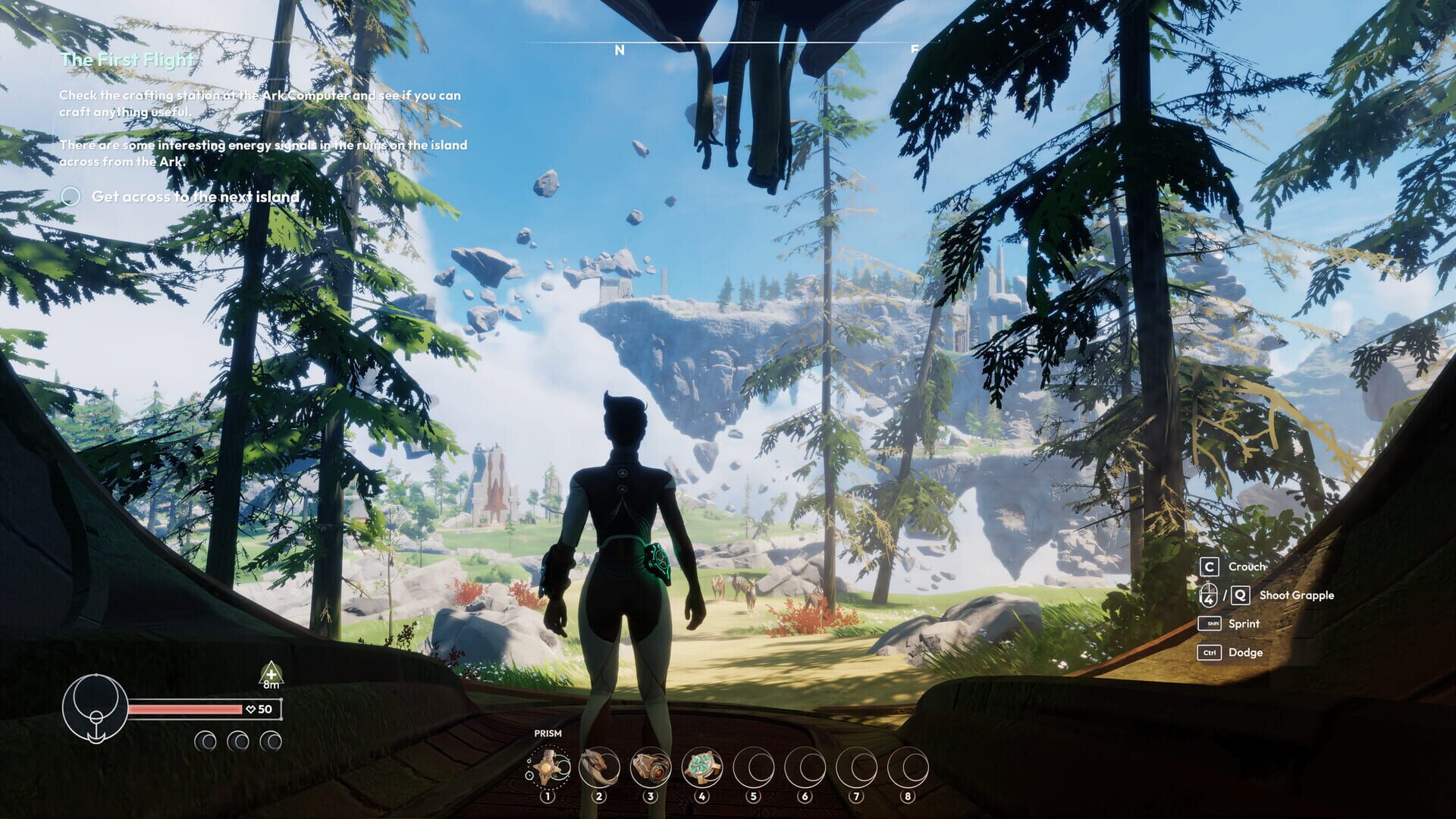The image size is (1456, 819).
Task: Click the E marker on the compass
Action: pyautogui.click(x=916, y=49)
